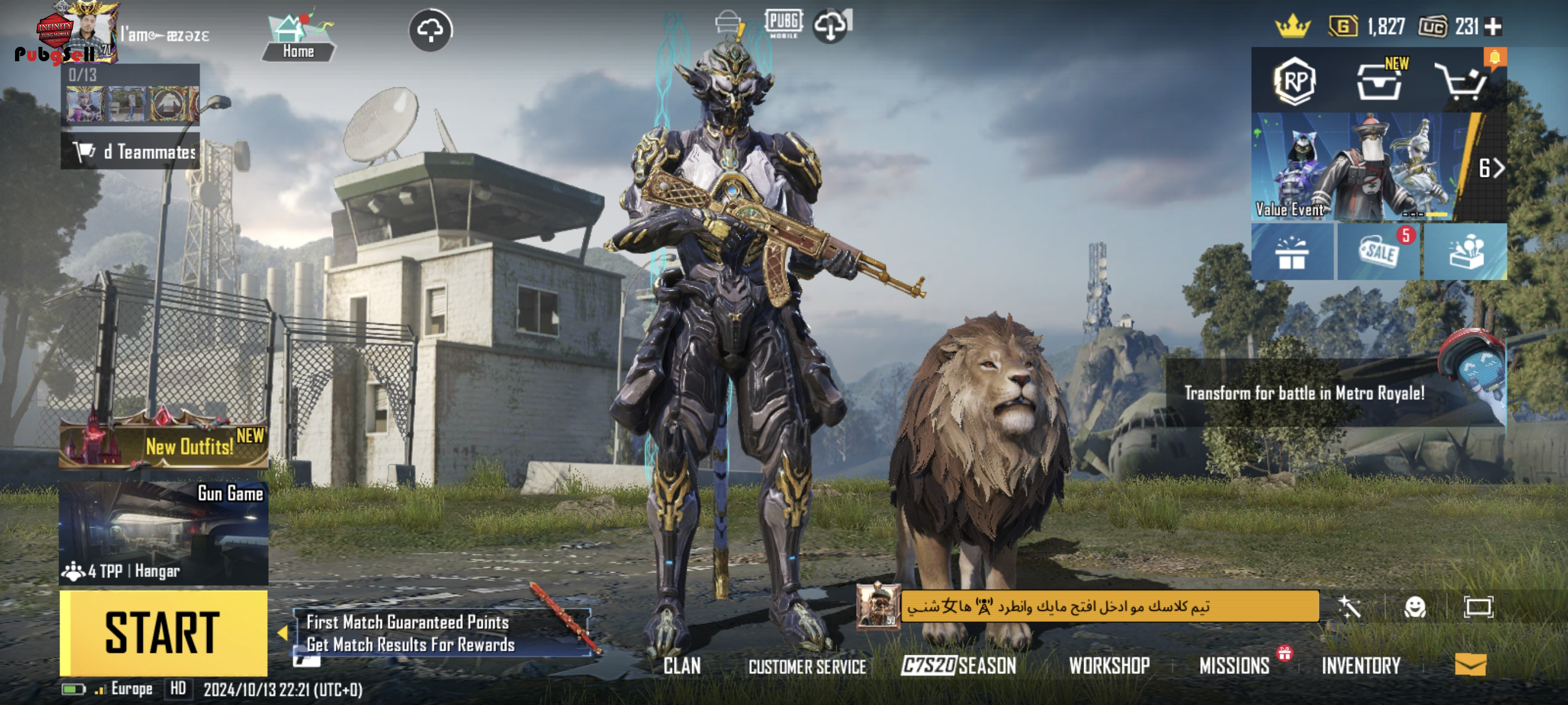Image resolution: width=1568 pixels, height=705 pixels.
Task: Open the C7S20 SEASON page
Action: (959, 666)
